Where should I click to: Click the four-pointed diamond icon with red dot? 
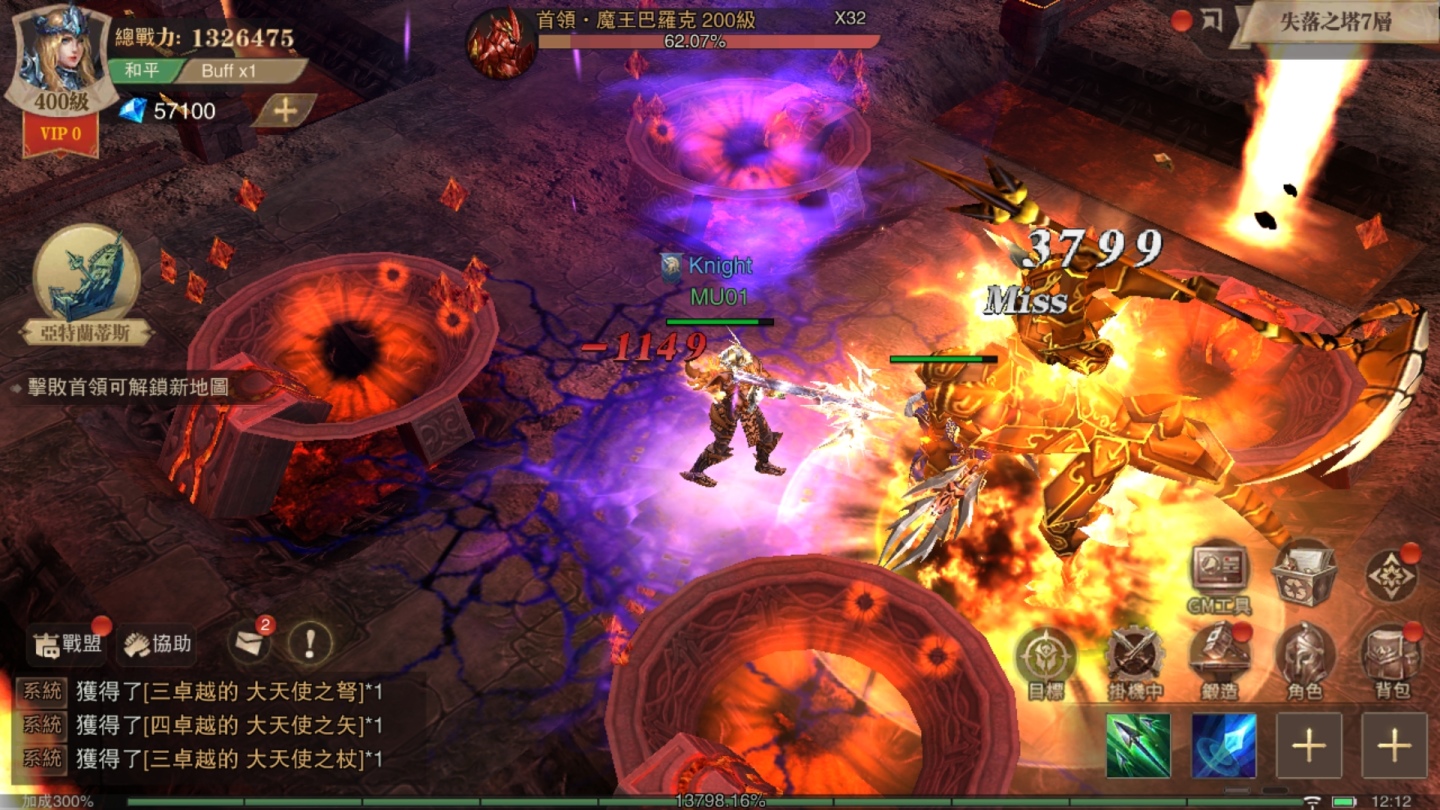(1391, 576)
